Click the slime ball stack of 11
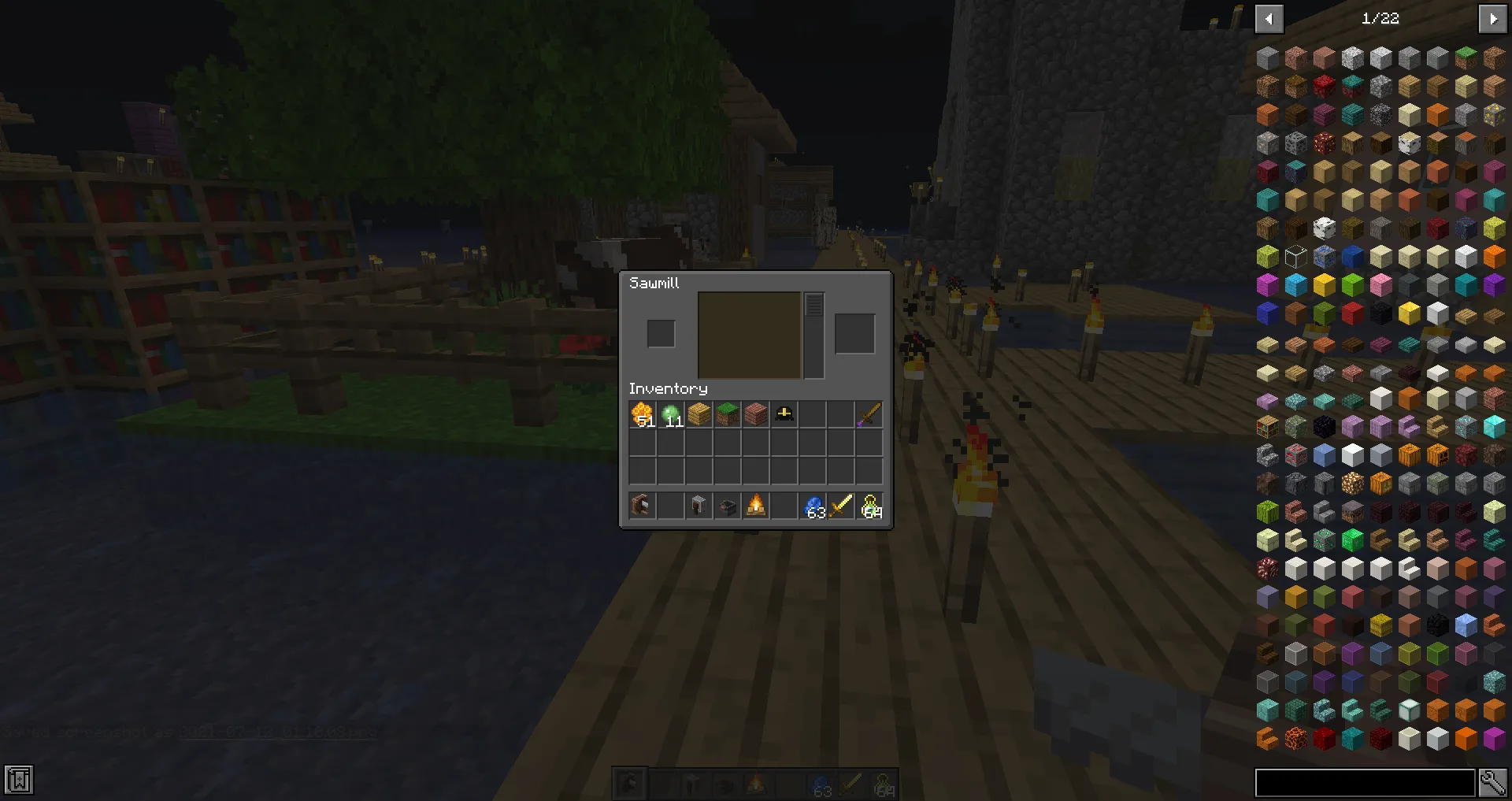 pos(670,414)
